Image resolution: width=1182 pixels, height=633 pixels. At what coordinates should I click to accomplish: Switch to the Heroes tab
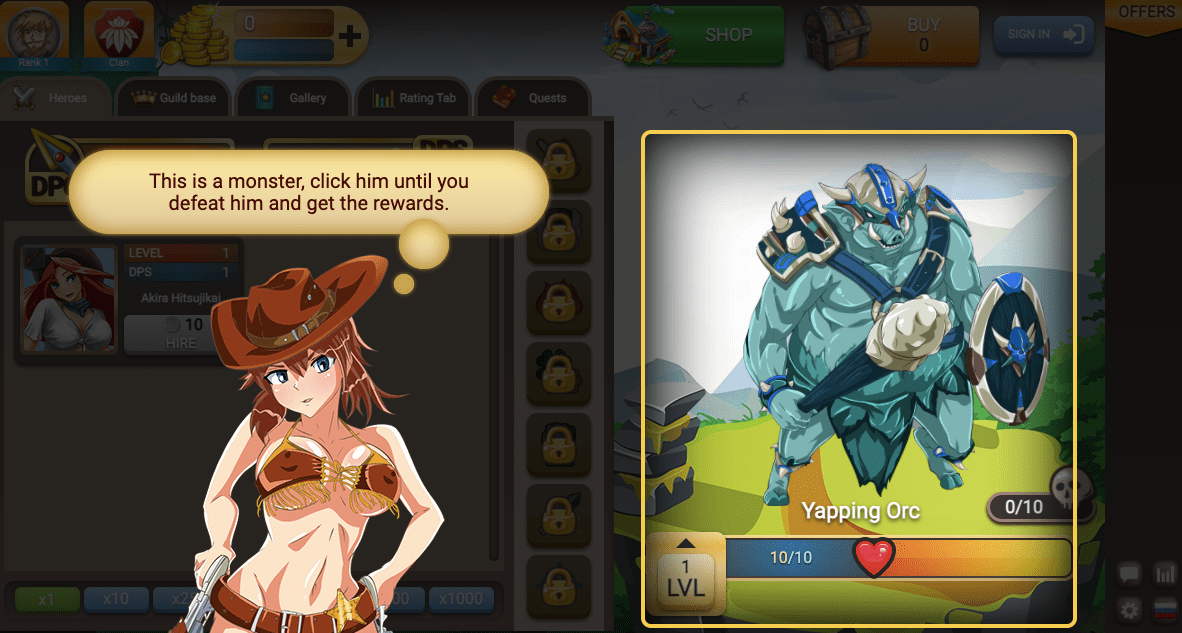tap(56, 98)
